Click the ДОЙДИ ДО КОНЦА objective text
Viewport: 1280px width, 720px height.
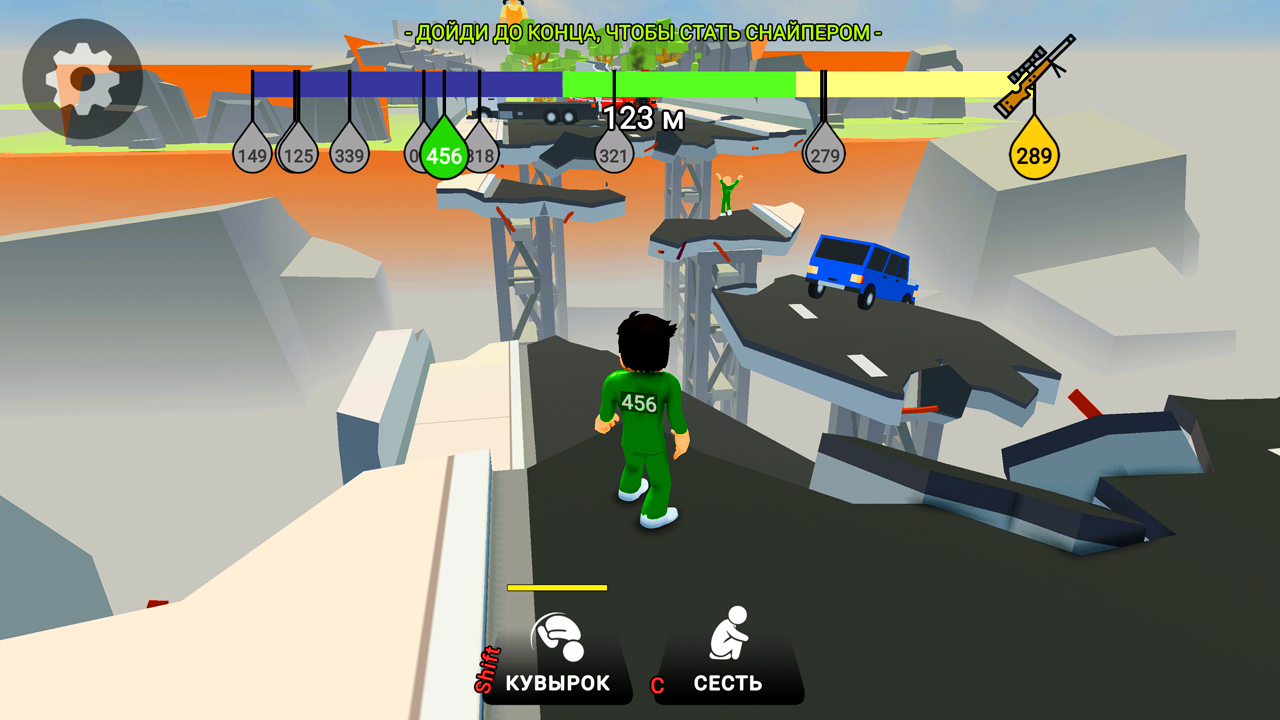pos(640,29)
